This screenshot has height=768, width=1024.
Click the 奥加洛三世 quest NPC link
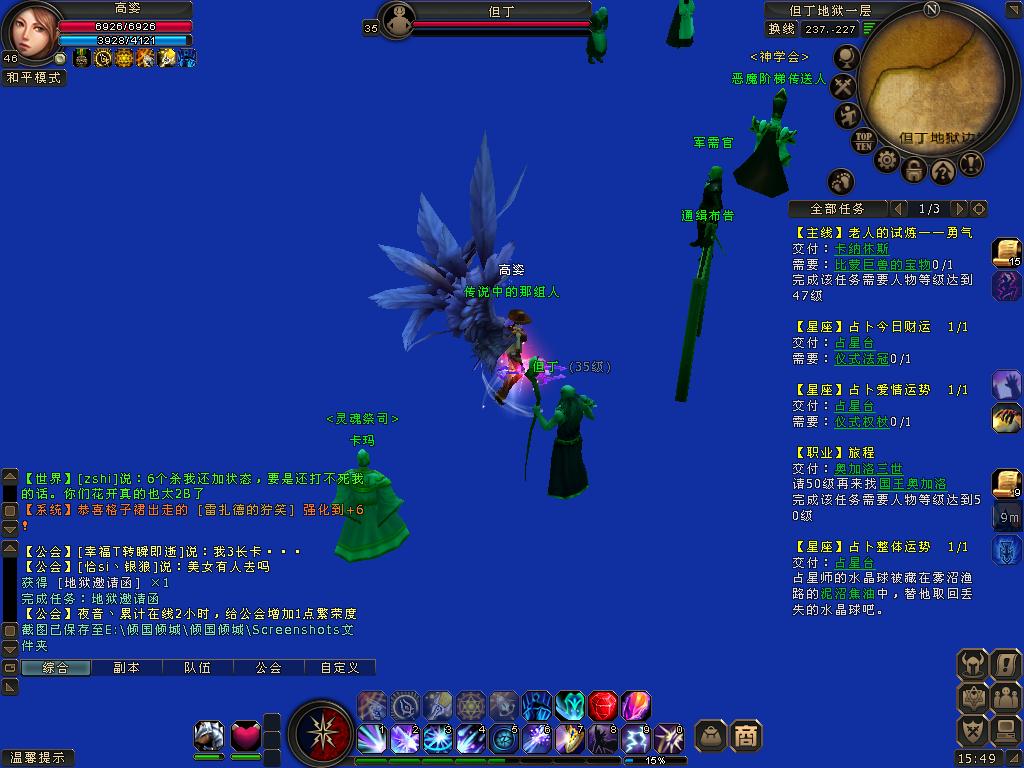pos(868,468)
